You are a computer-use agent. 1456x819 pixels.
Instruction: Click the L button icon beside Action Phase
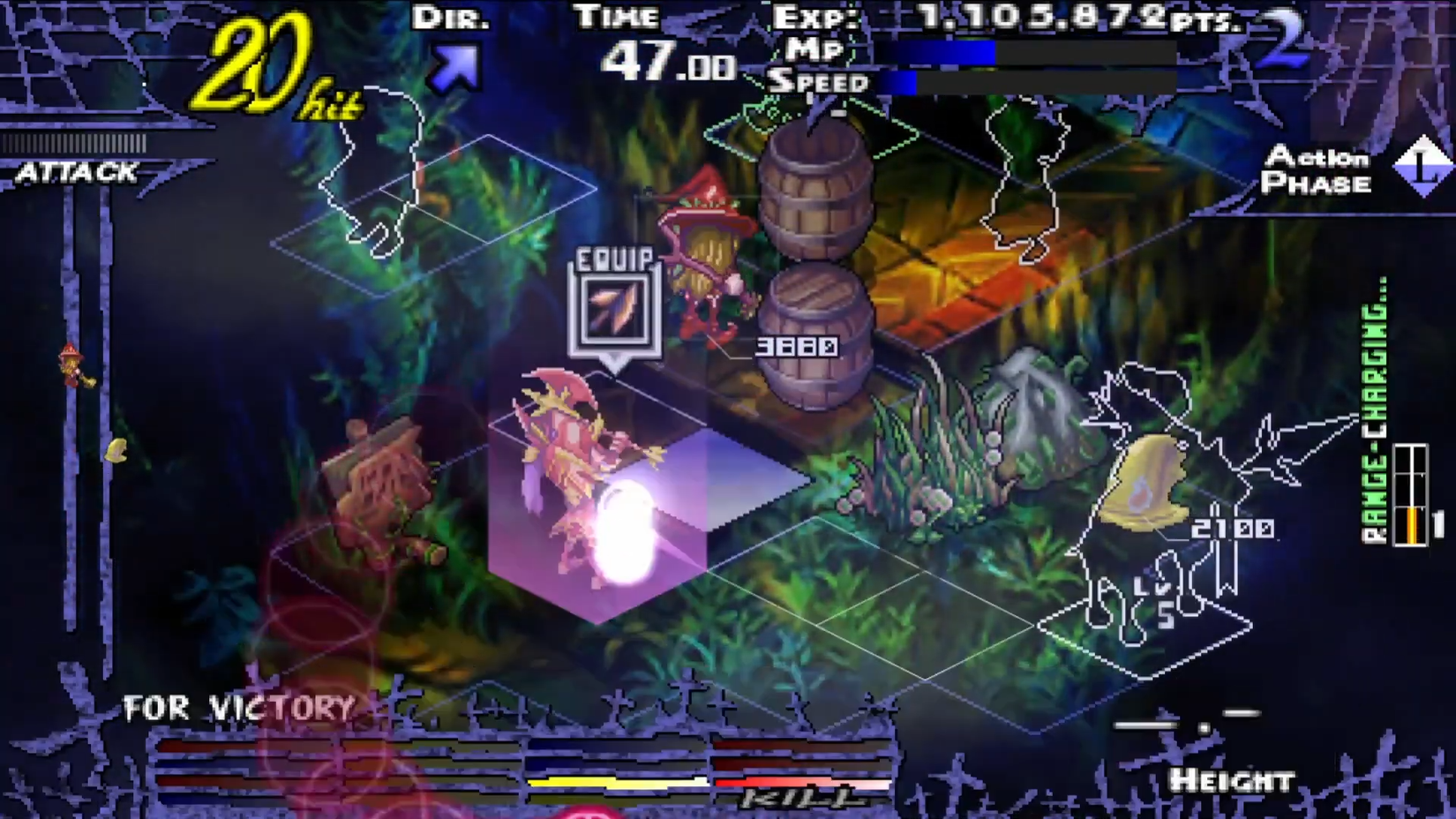point(1425,162)
